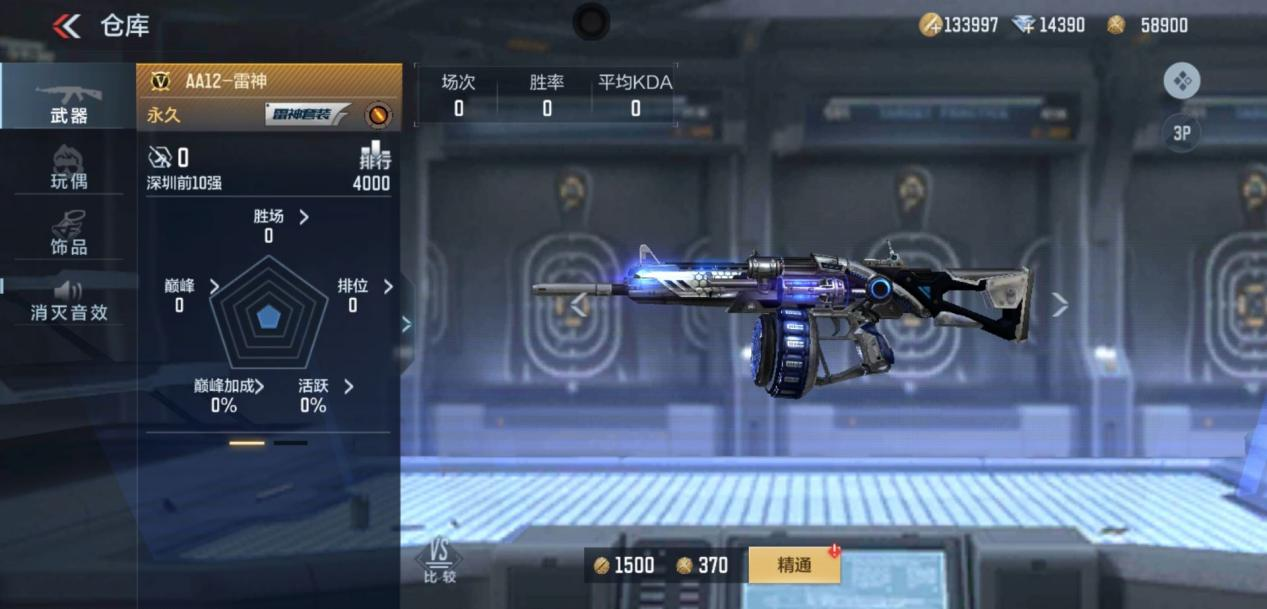Click the 精通 mastery button
The width and height of the screenshot is (1267, 609).
tap(794, 565)
